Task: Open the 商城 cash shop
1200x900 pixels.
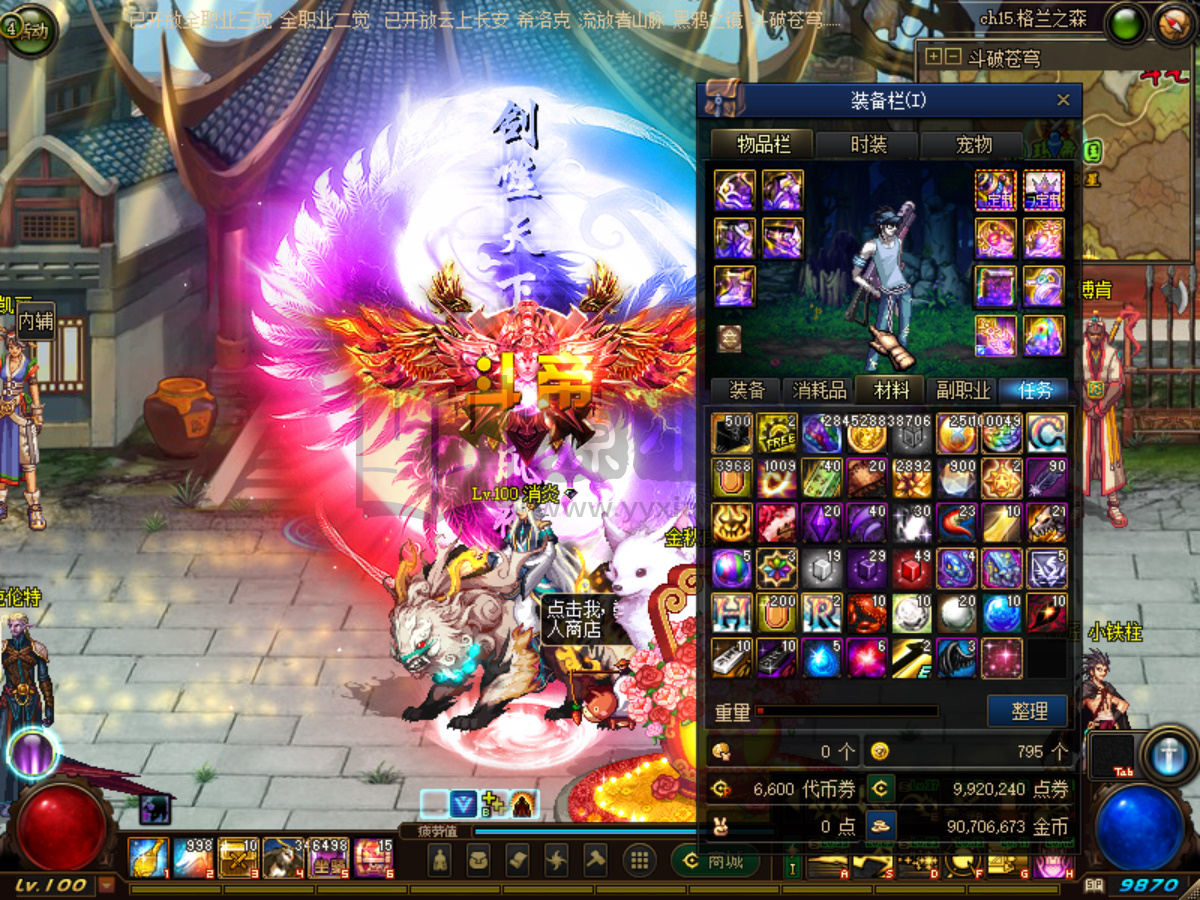Action: 716,861
